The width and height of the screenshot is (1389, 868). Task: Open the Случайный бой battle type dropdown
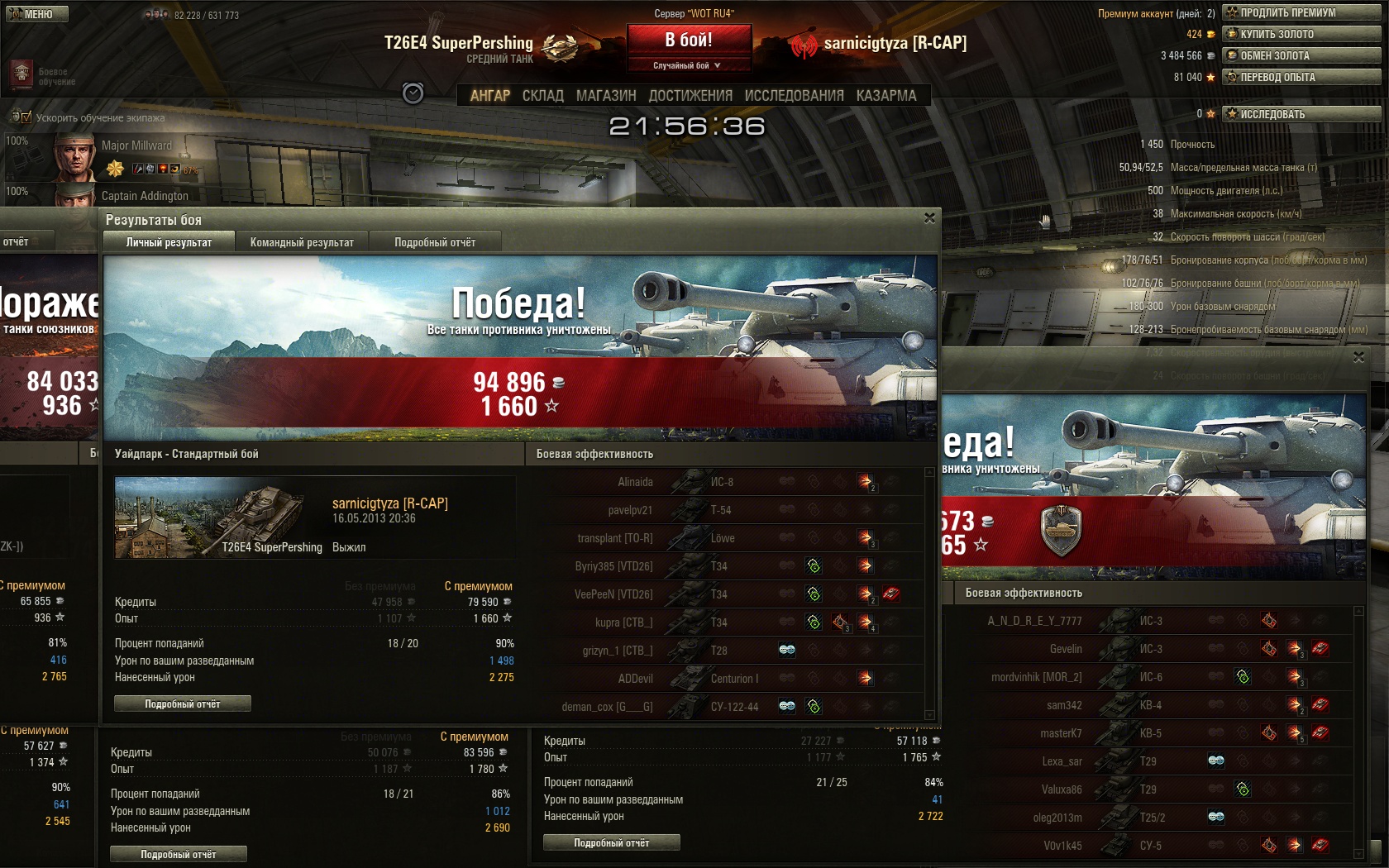click(x=689, y=65)
